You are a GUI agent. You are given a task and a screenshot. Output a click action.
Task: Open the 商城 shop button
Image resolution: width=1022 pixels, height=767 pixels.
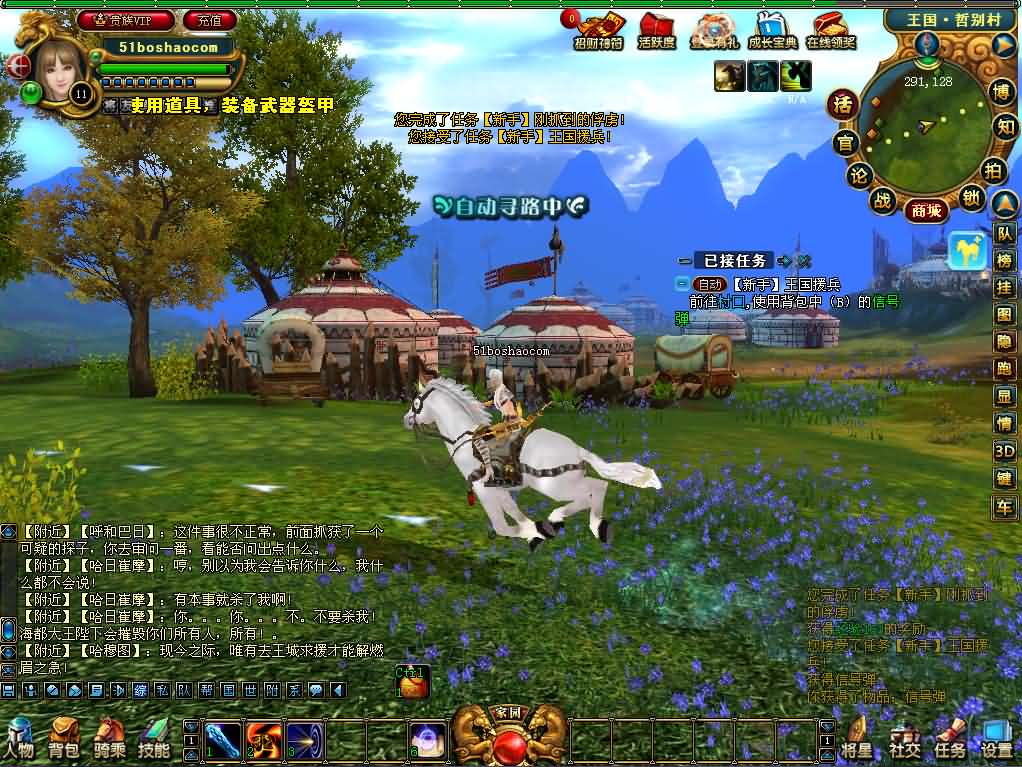click(925, 210)
